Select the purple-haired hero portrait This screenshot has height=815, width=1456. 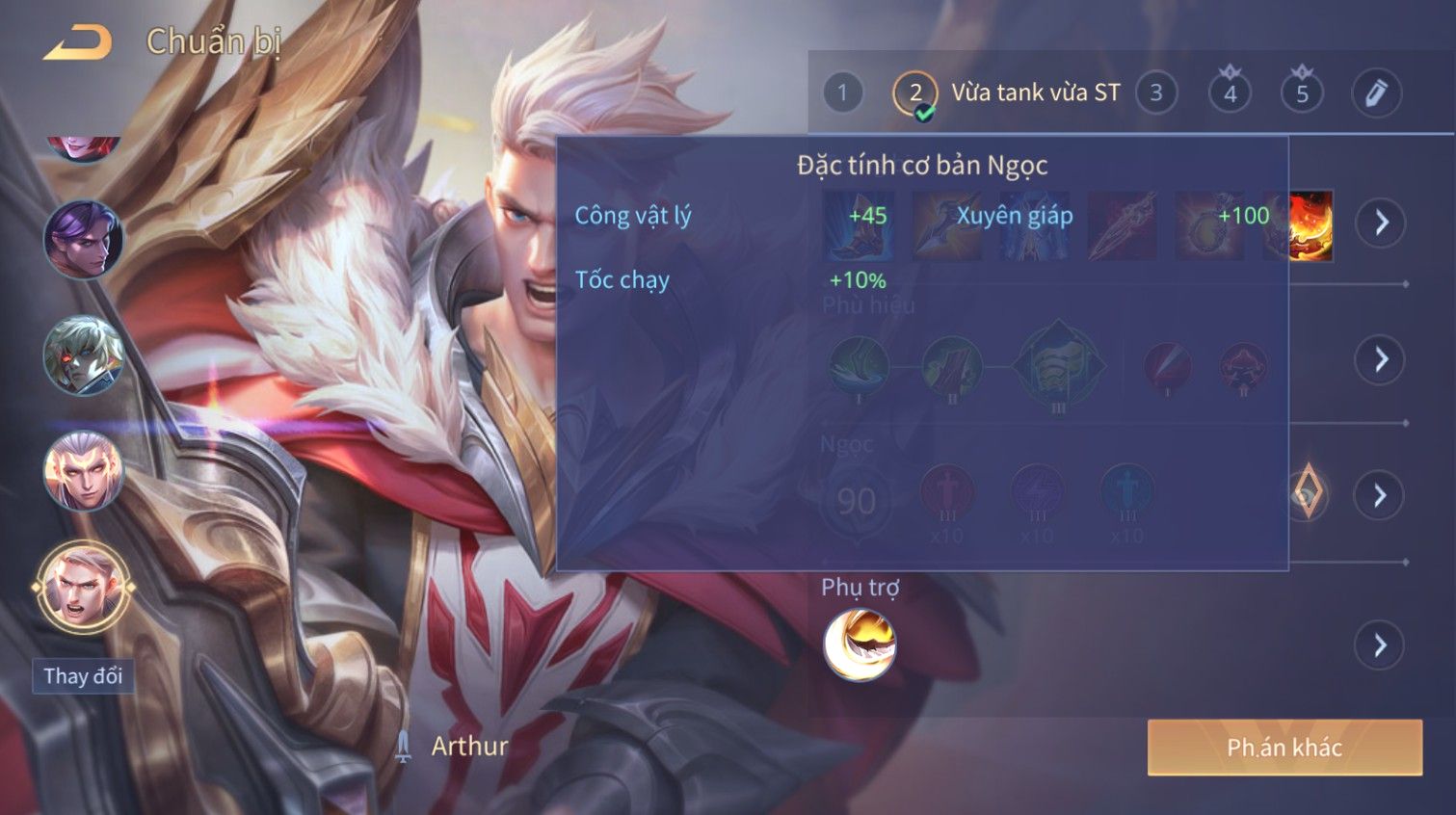[x=84, y=239]
